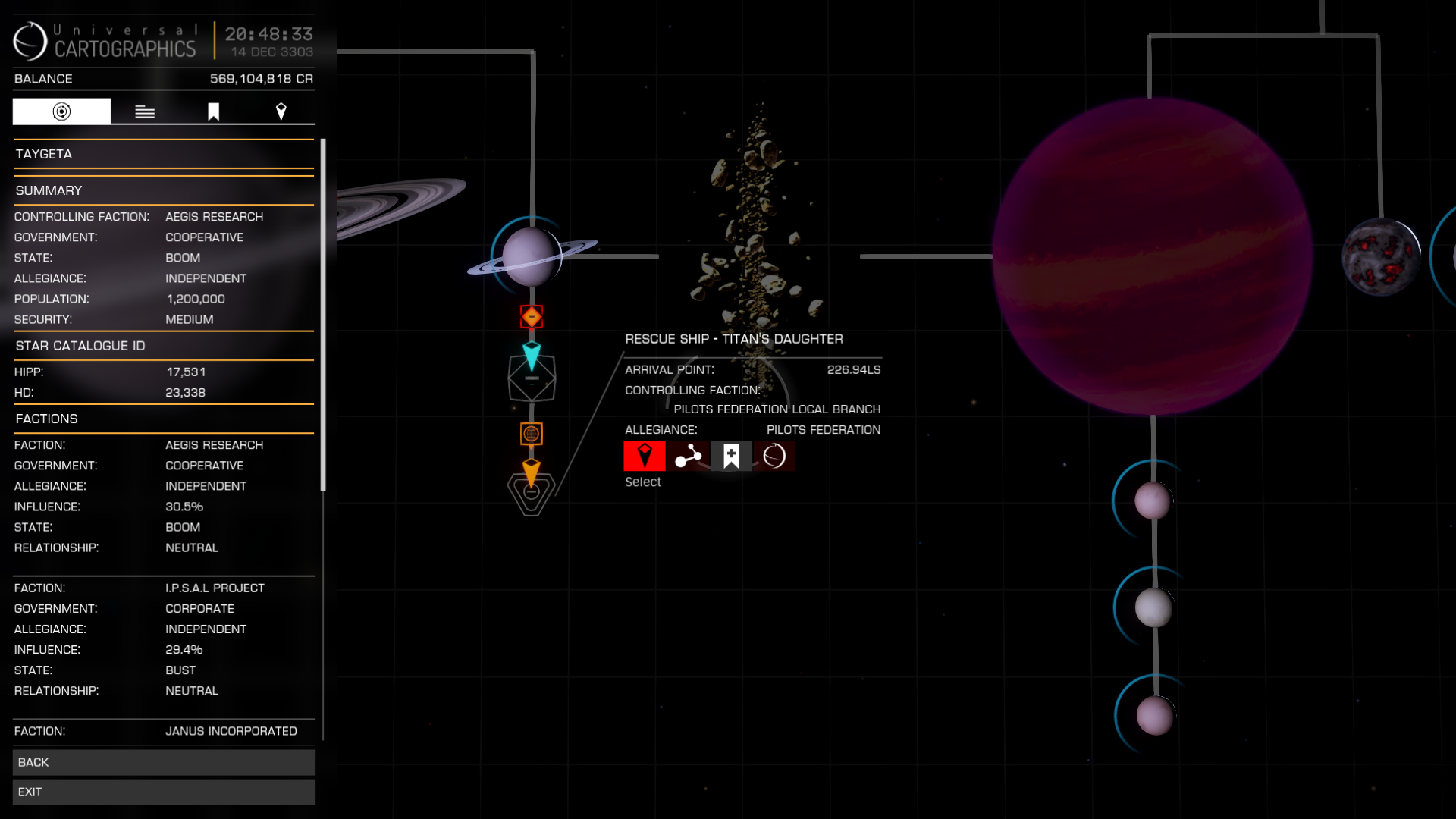Click the orange station icon below the cyan marker

(x=532, y=434)
